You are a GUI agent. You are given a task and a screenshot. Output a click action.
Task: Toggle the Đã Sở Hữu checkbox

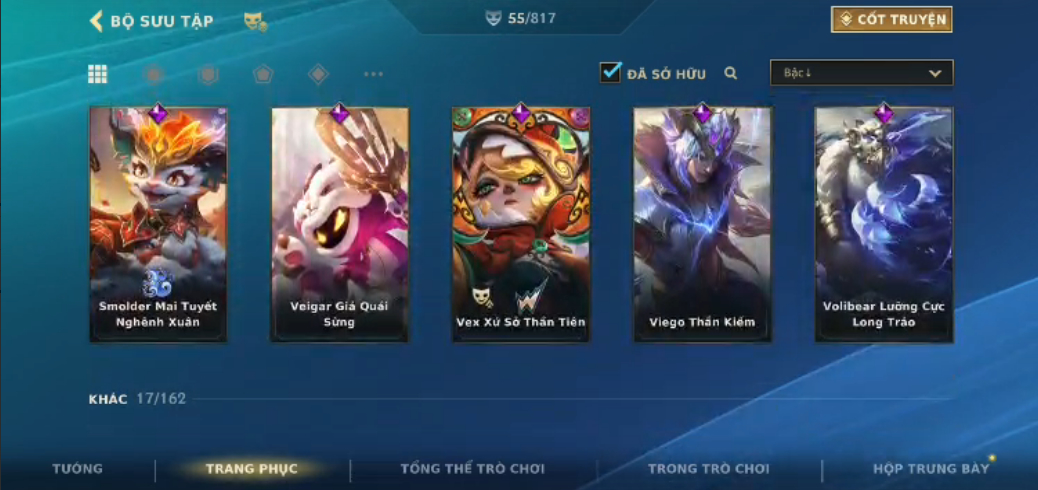(x=611, y=73)
